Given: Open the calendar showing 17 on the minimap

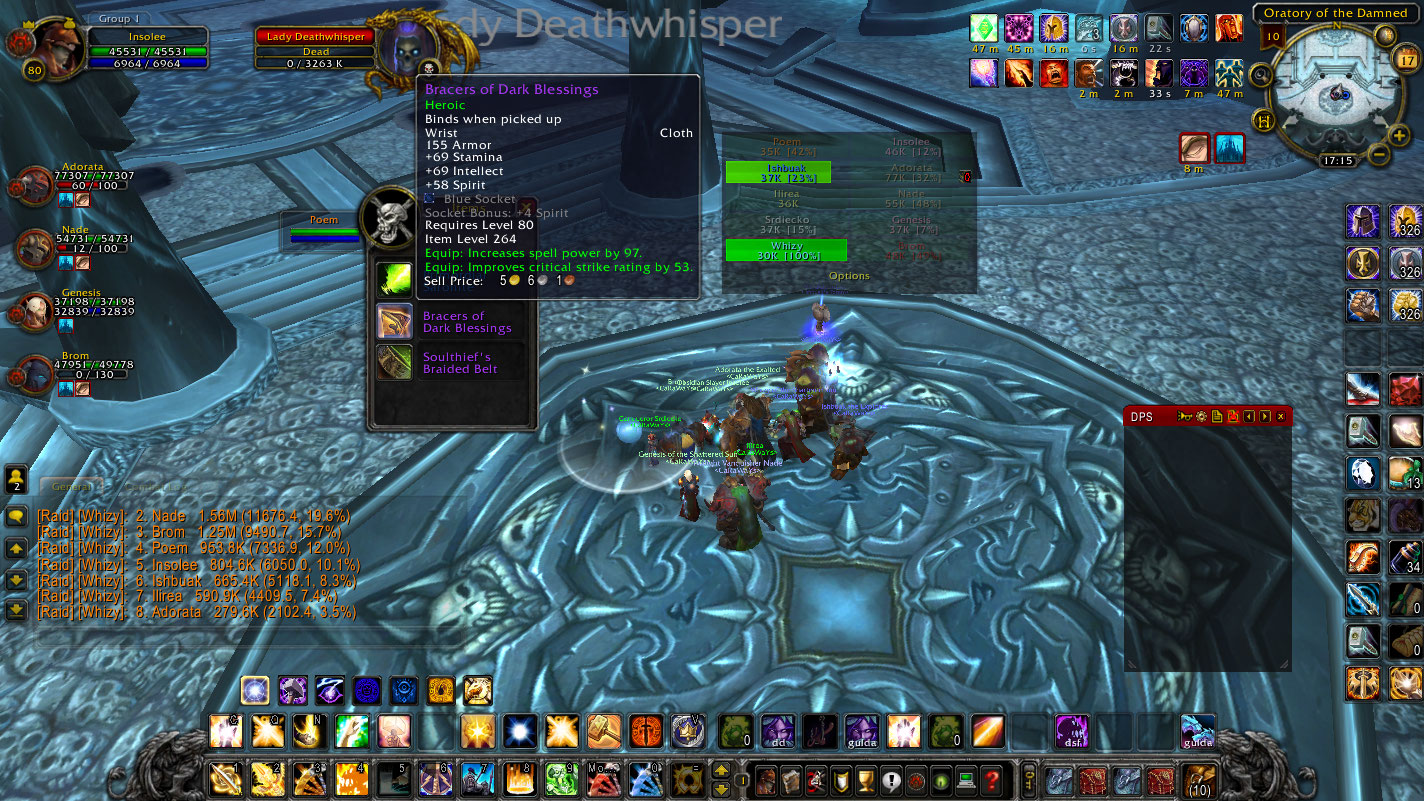Looking at the screenshot, I should coord(1406,58).
